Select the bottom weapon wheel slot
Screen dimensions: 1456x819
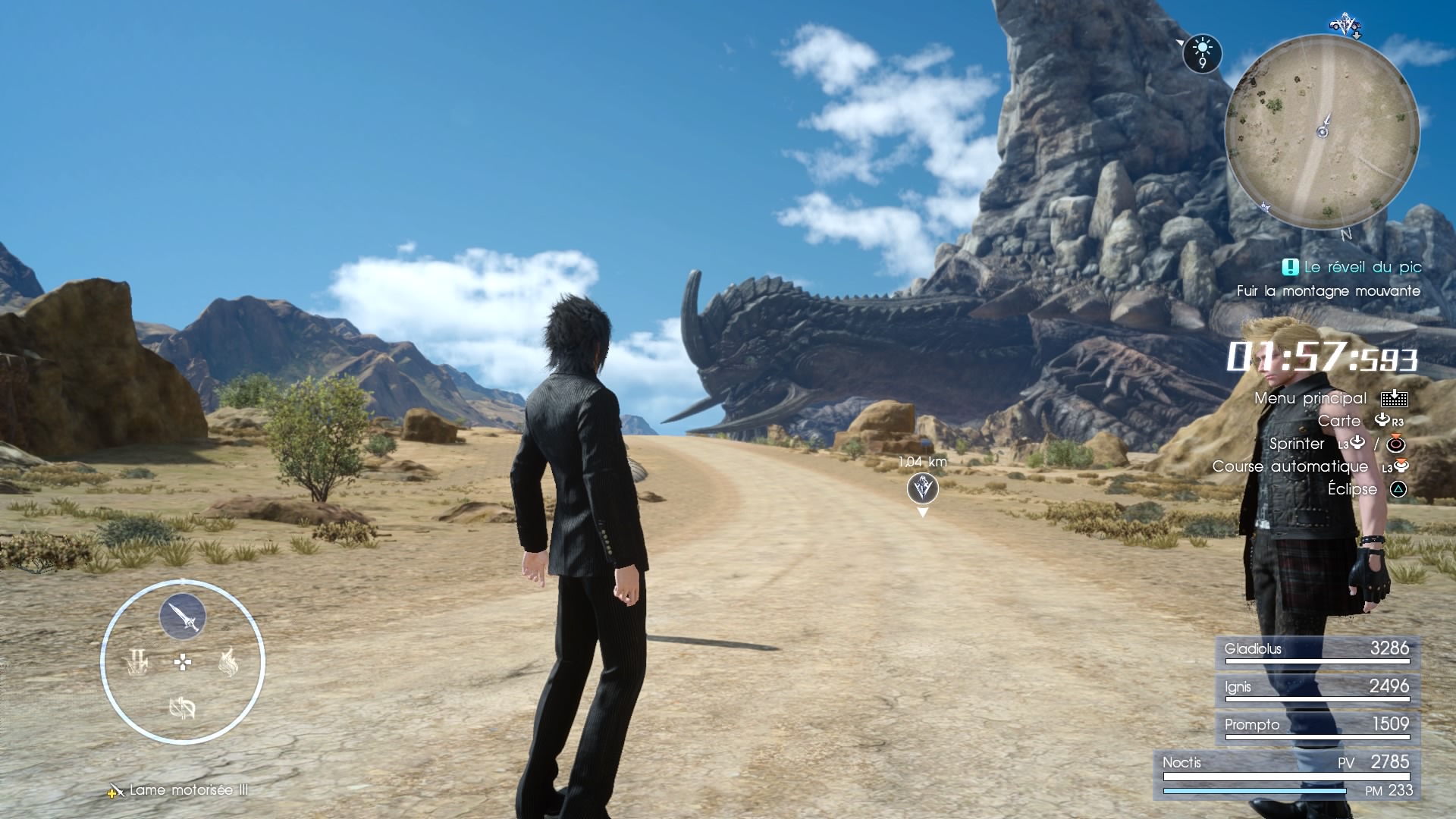[182, 708]
